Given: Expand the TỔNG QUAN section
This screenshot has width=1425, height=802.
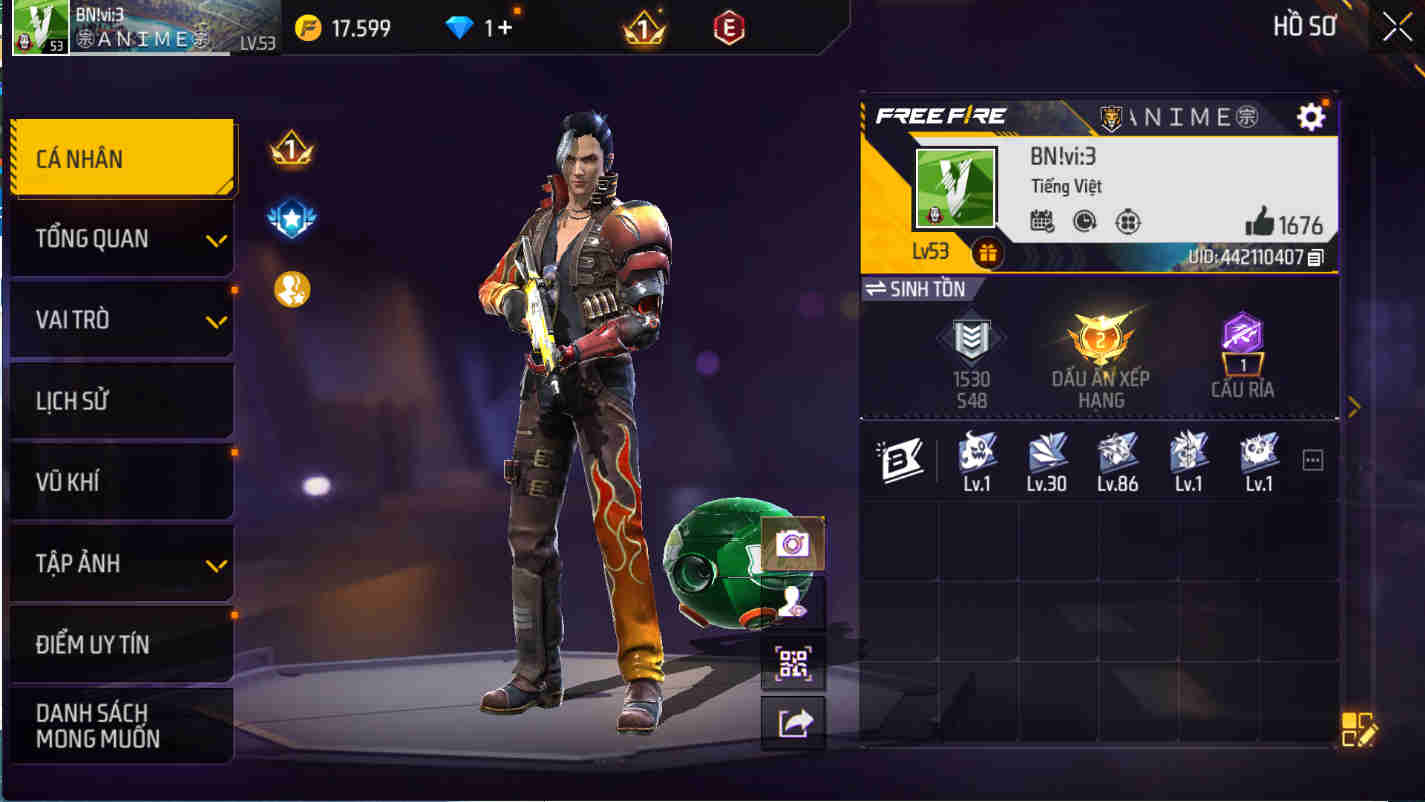Looking at the screenshot, I should coord(120,239).
